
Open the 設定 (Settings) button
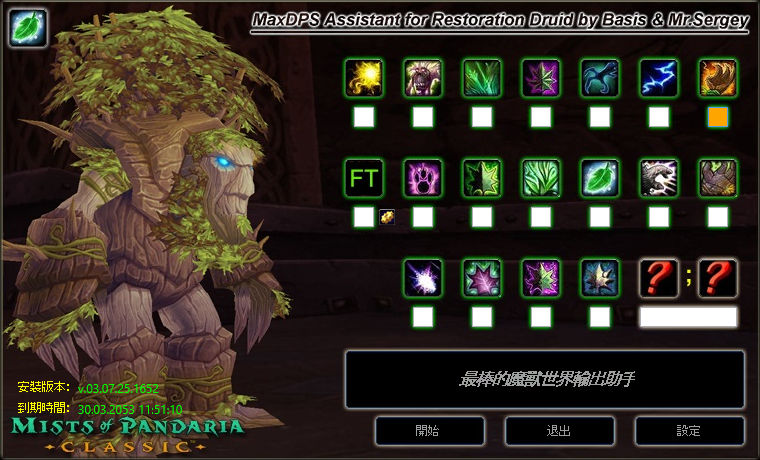(x=689, y=431)
